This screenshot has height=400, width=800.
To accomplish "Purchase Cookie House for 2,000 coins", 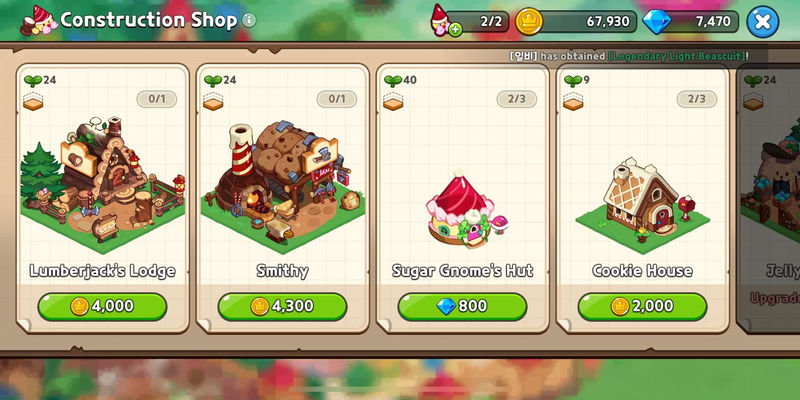I will point(642,306).
